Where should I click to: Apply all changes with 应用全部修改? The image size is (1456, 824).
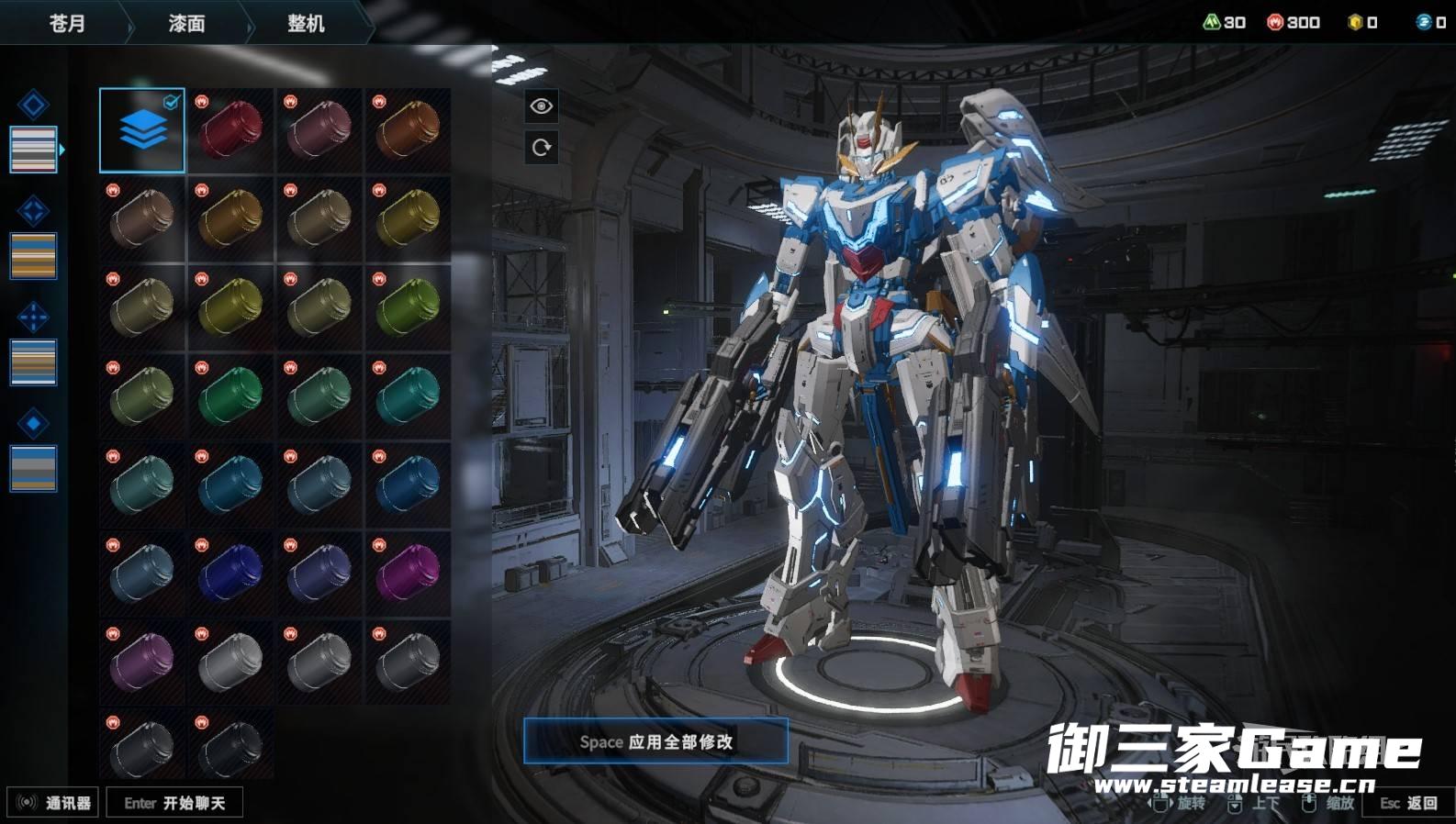655,741
